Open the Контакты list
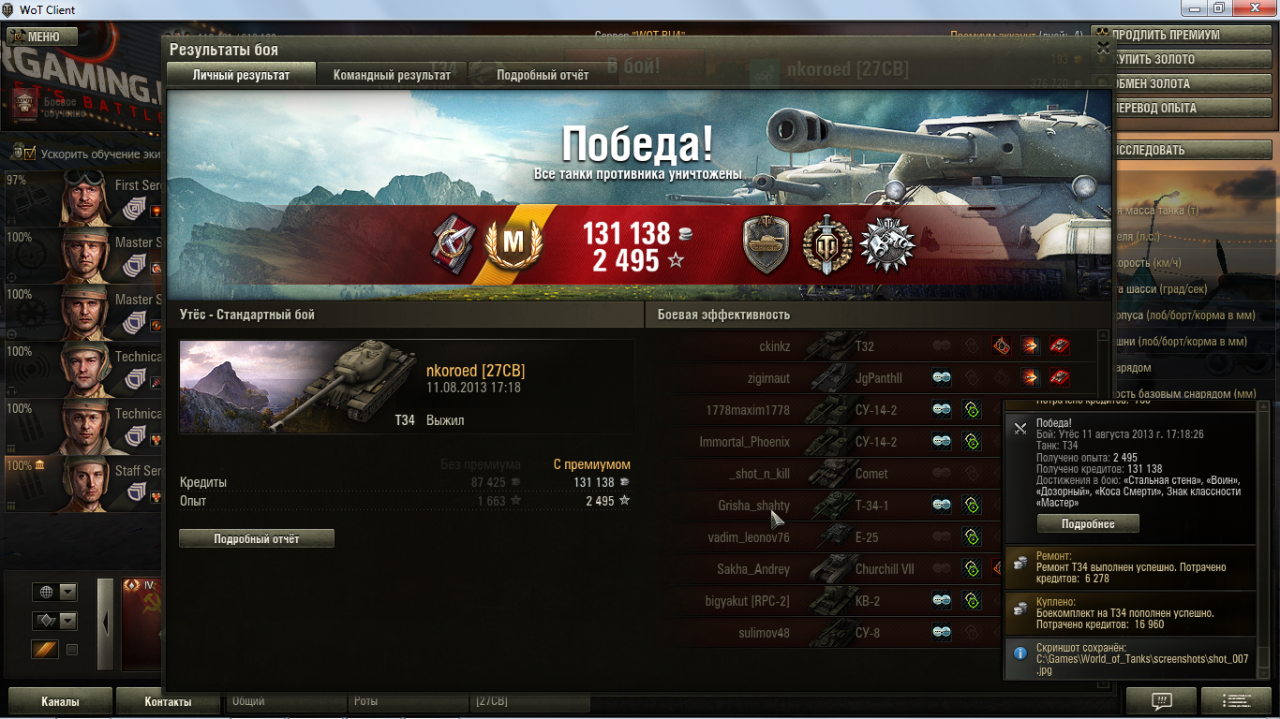Image resolution: width=1280 pixels, height=719 pixels. pos(168,701)
